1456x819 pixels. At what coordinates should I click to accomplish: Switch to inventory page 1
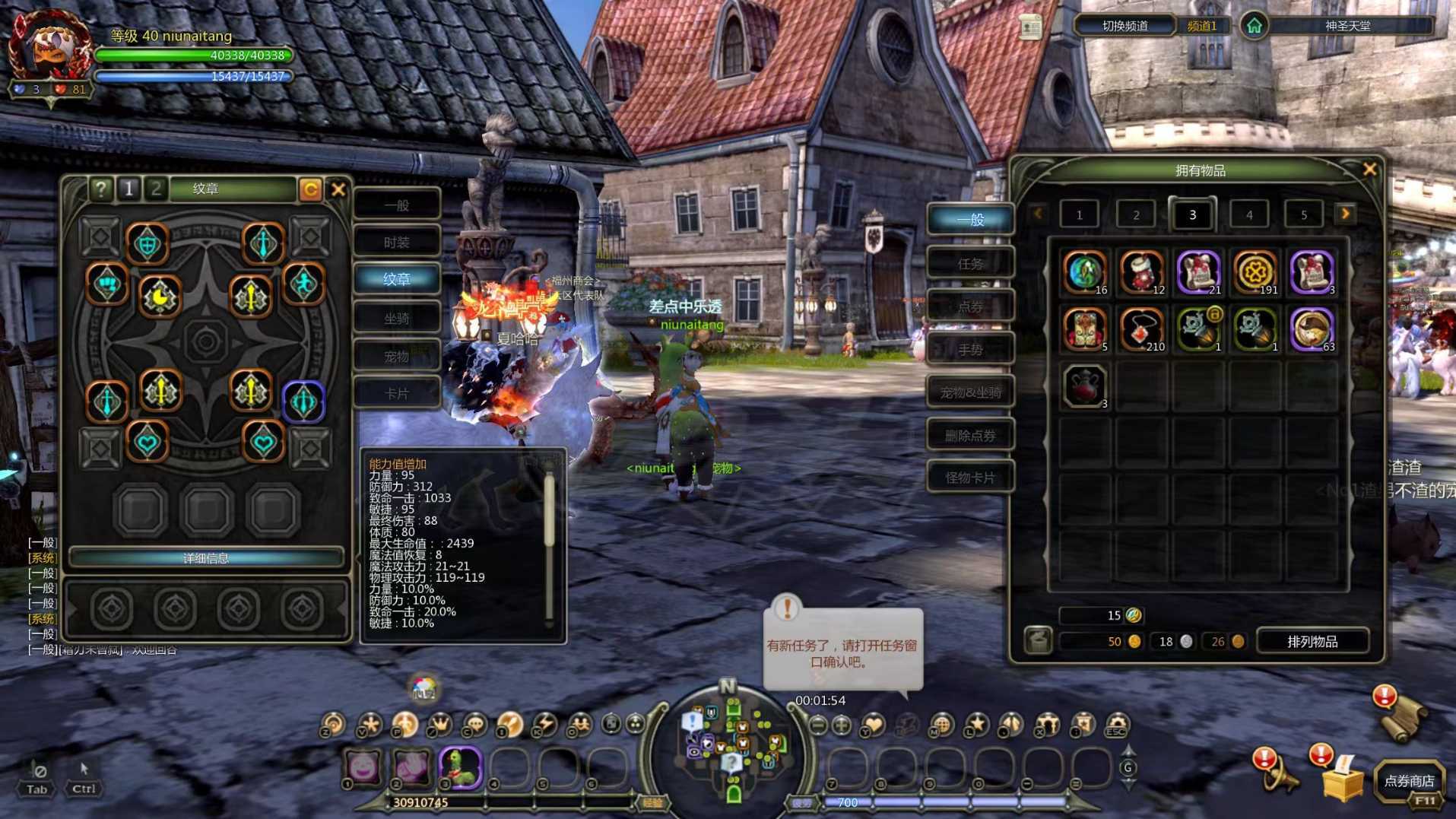[1079, 215]
